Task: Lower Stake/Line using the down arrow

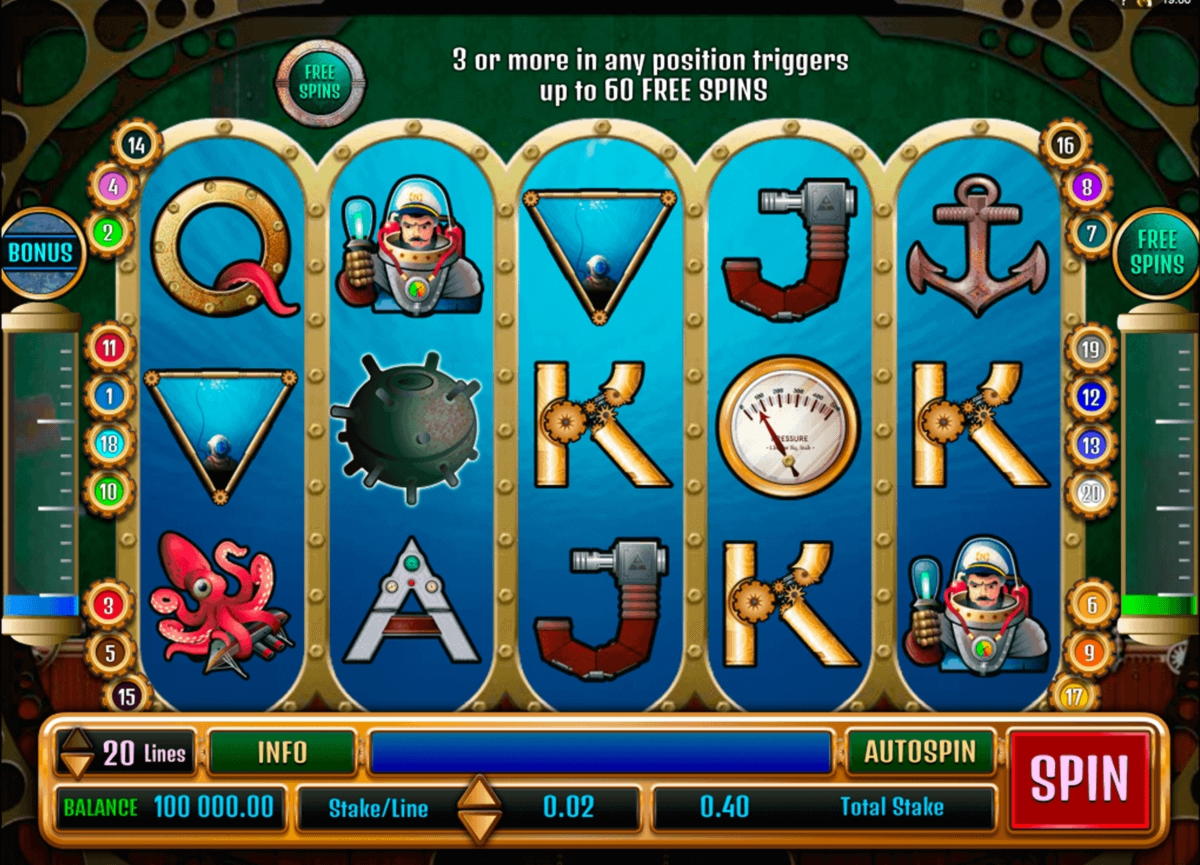Action: coord(479,824)
